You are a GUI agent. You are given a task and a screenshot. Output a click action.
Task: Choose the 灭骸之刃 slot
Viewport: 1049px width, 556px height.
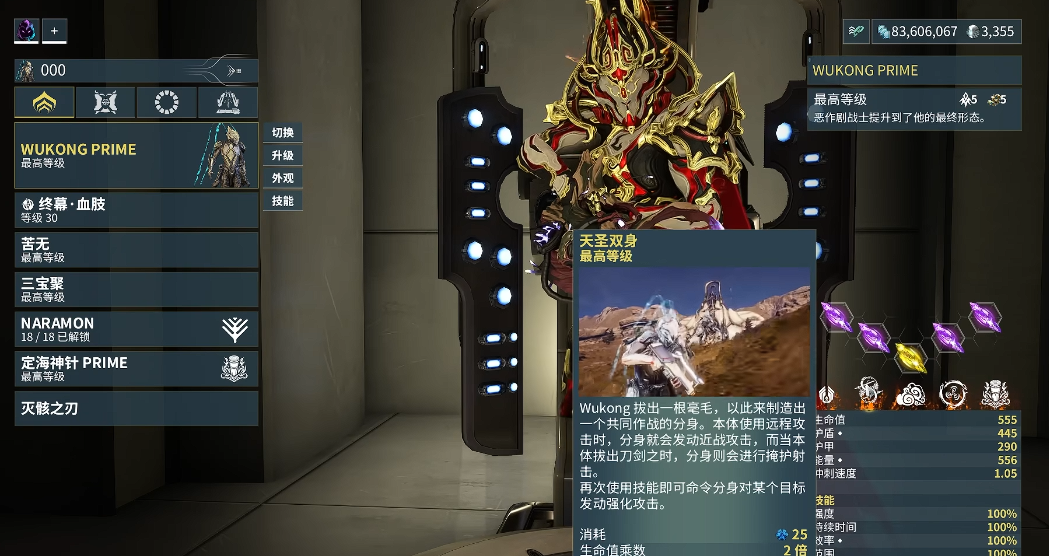tap(136, 408)
